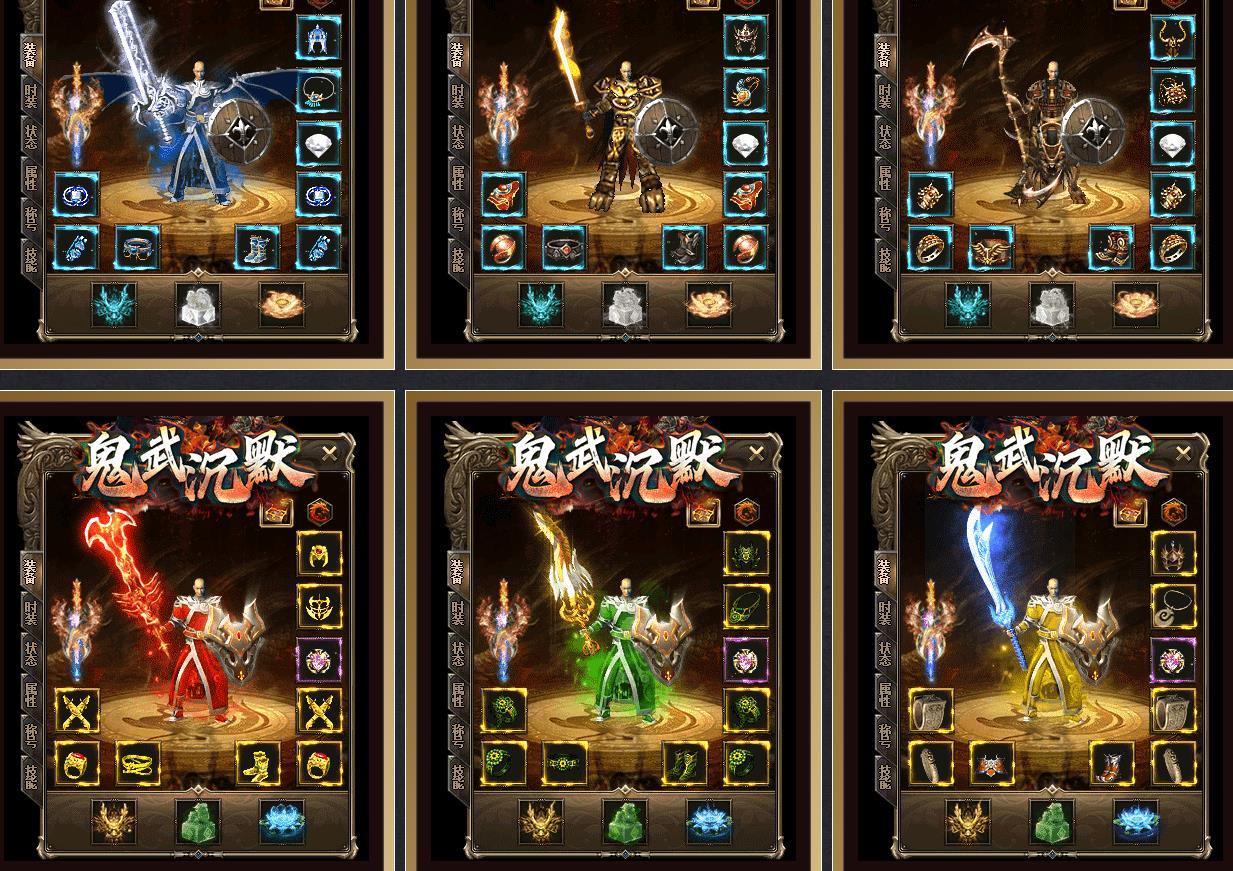Open the 技能 tab on green-robed character panel
Image resolution: width=1233 pixels, height=871 pixels.
coord(458,776)
